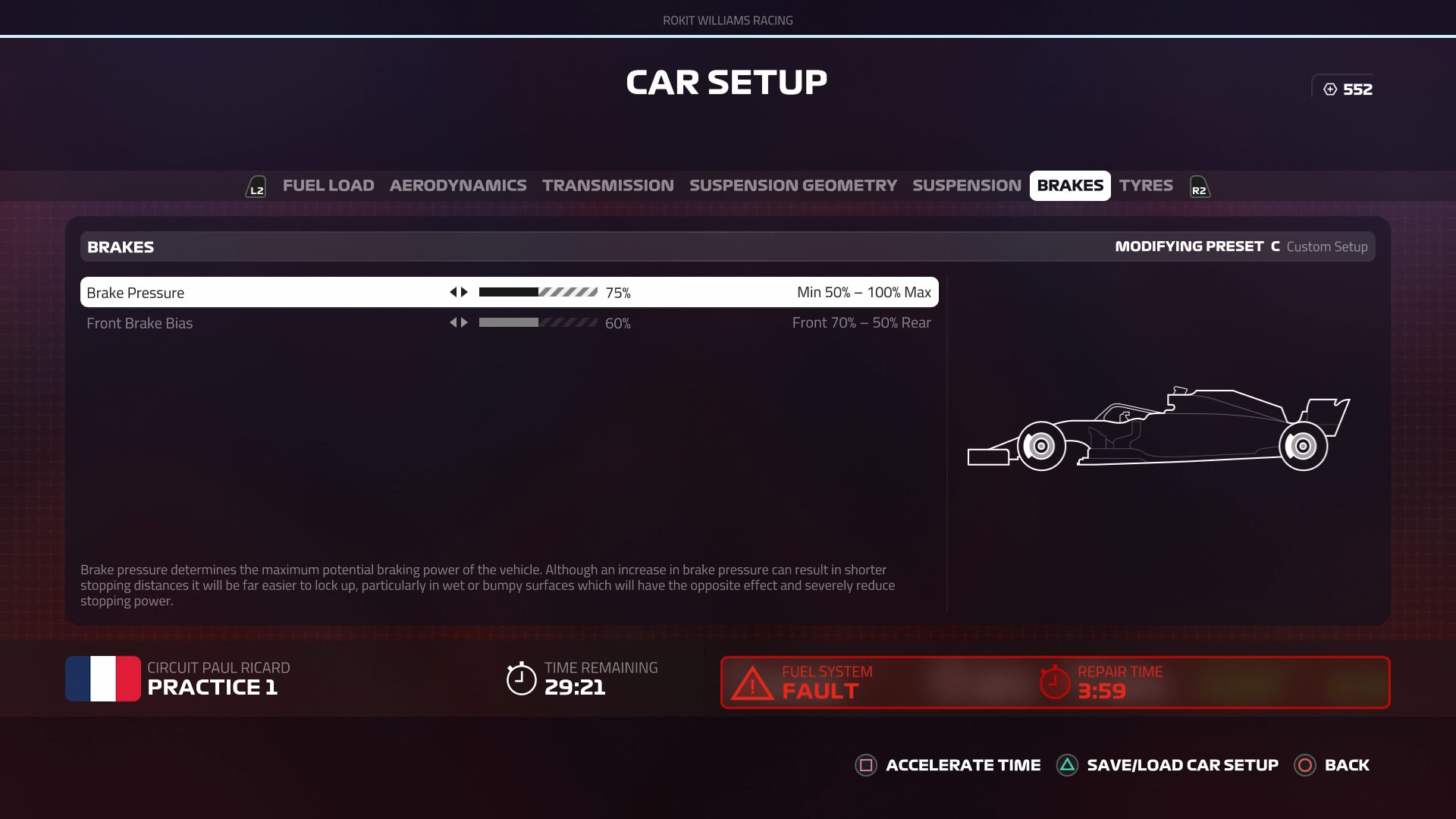Screen dimensions: 1456x819
Task: Select the Brakes tab
Action: click(1070, 186)
